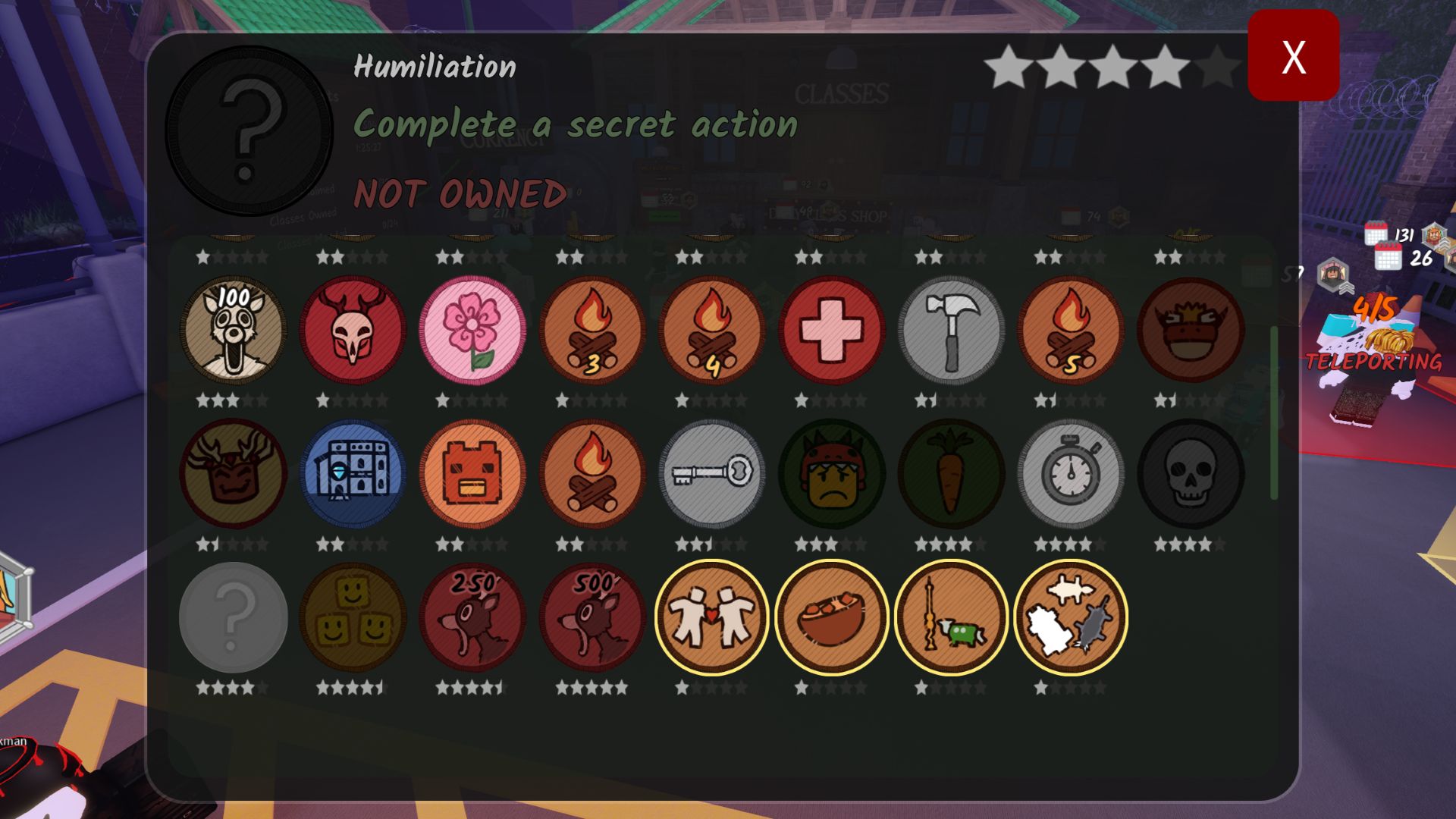Select the campfire badge numbered 5
This screenshot has width=1456, height=819.
[x=1070, y=330]
